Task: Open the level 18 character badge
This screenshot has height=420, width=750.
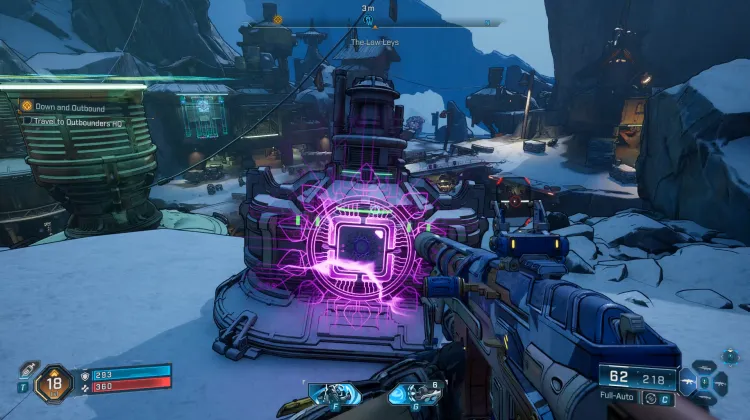Action: [52, 383]
